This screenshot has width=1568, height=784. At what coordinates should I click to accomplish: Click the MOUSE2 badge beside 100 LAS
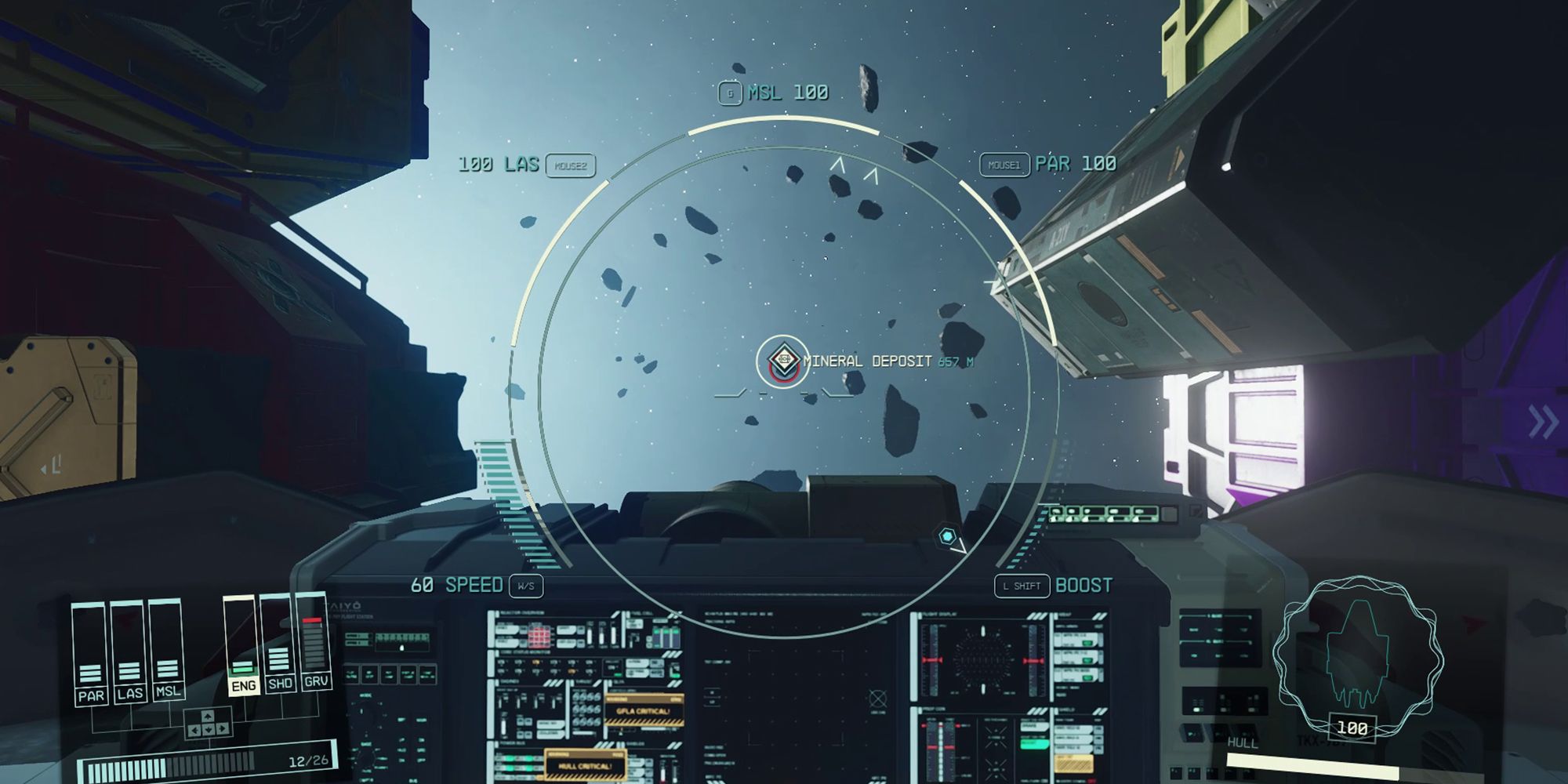tap(572, 166)
